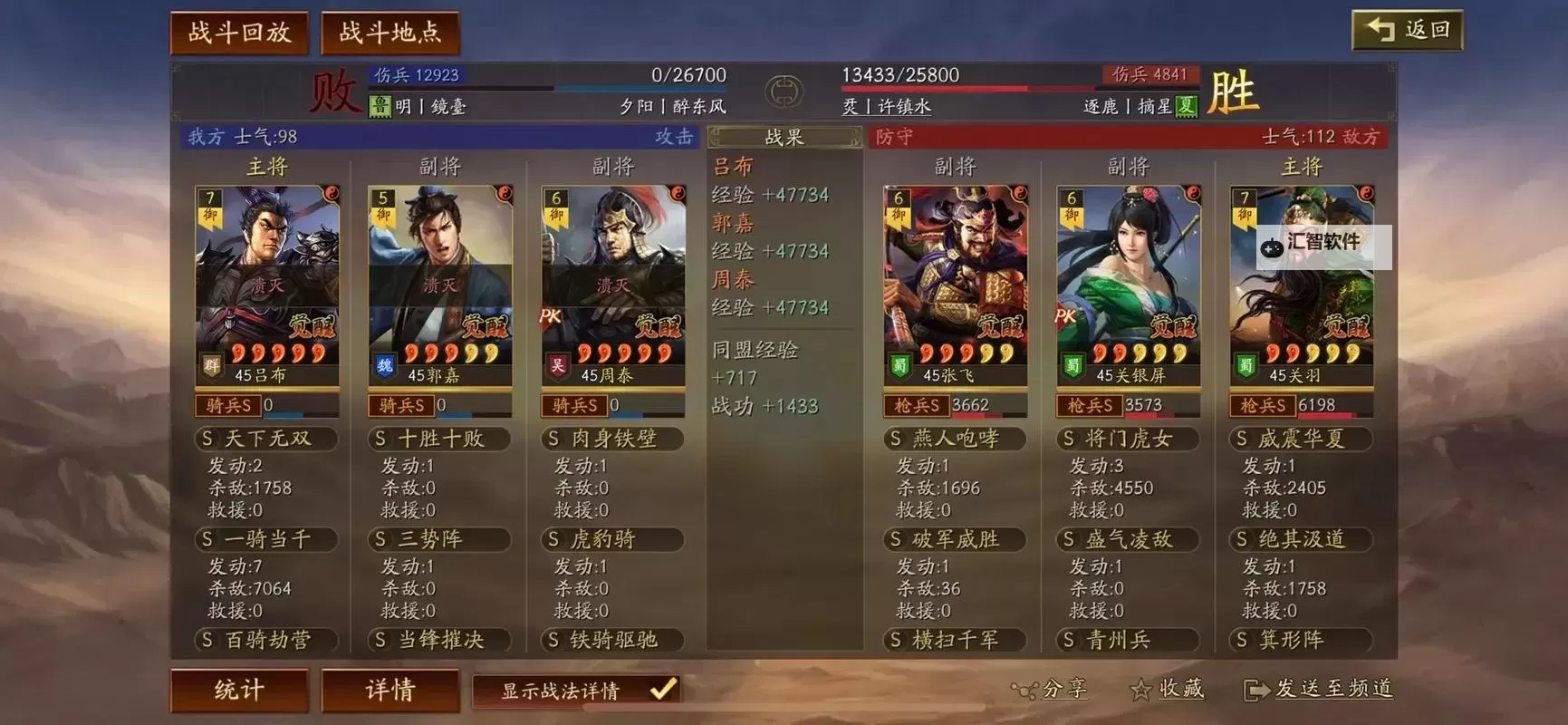
Task: Uncheck the 显示战法详情 checkbox
Action: (659, 690)
